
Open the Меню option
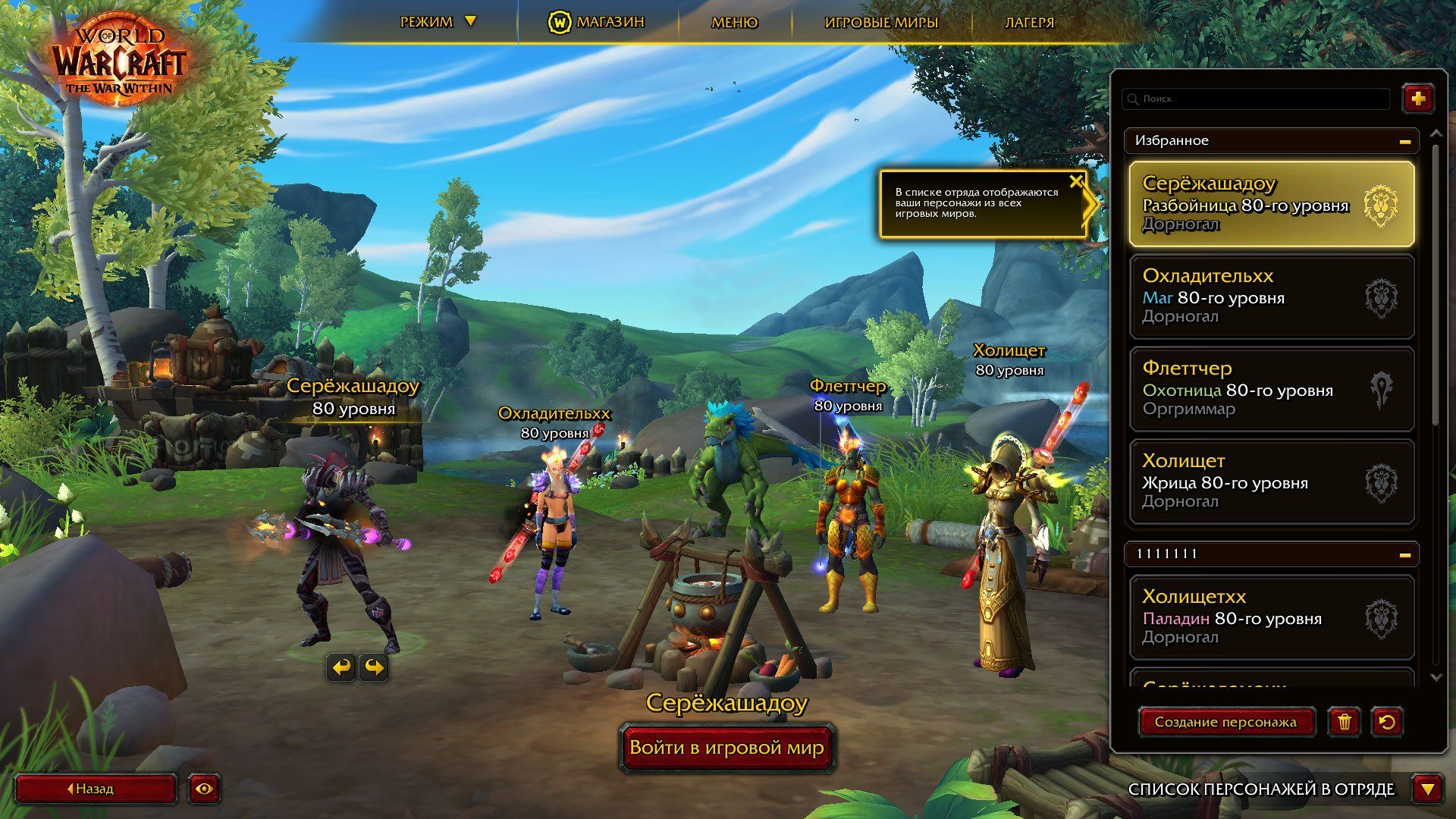734,22
